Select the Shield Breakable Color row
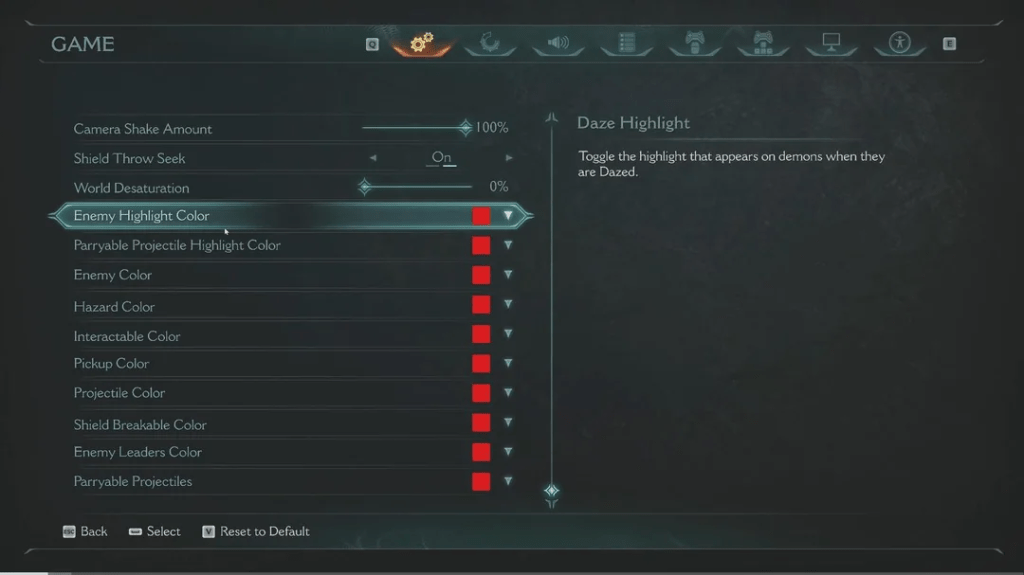 tap(140, 424)
